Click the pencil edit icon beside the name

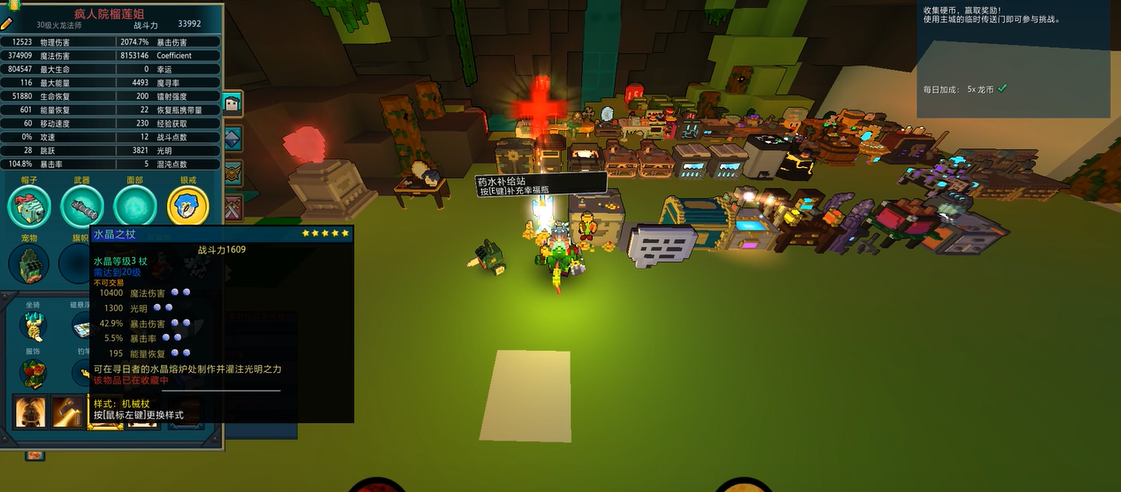[7, 24]
